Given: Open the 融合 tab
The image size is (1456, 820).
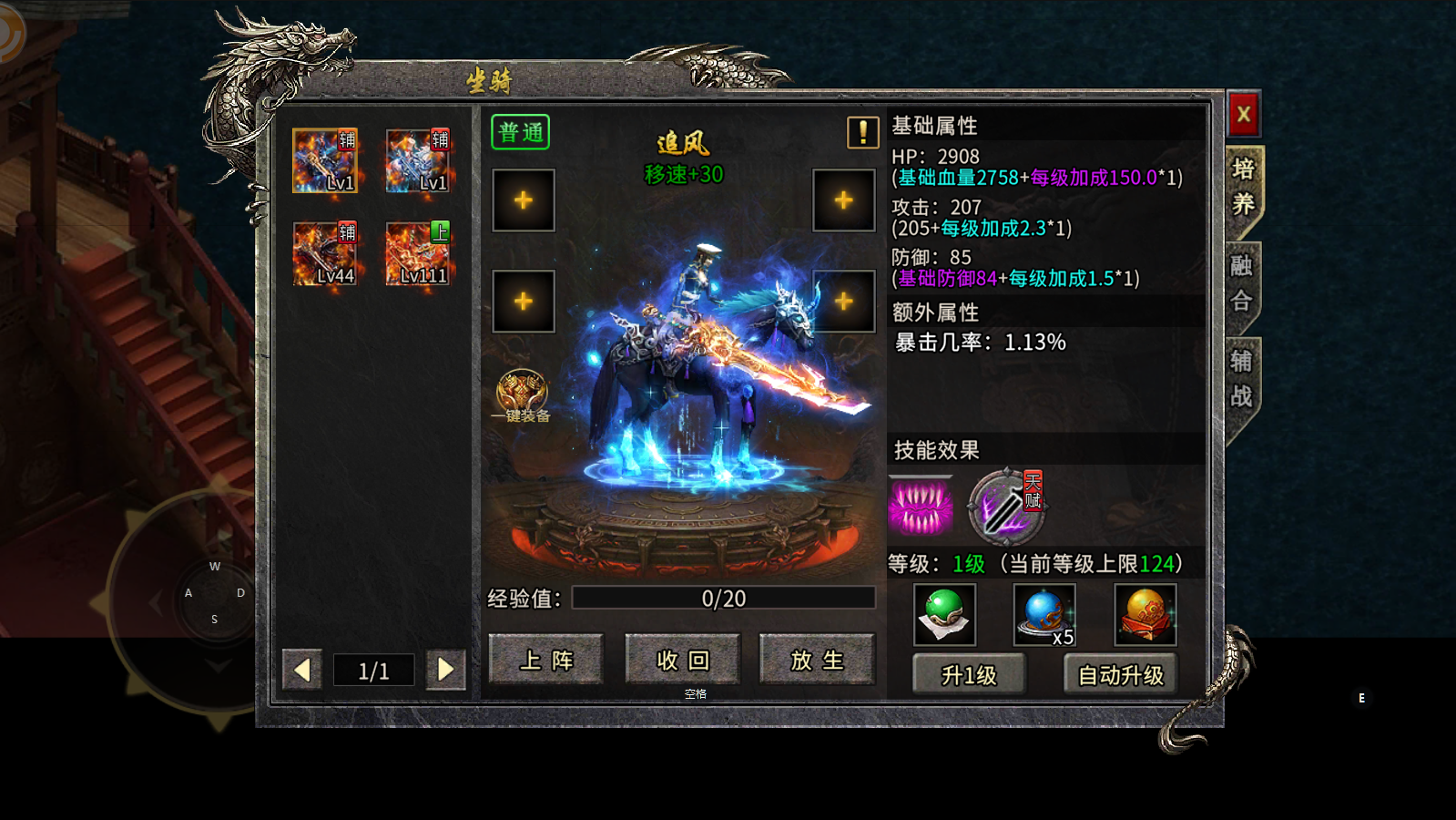Looking at the screenshot, I should [x=1242, y=283].
